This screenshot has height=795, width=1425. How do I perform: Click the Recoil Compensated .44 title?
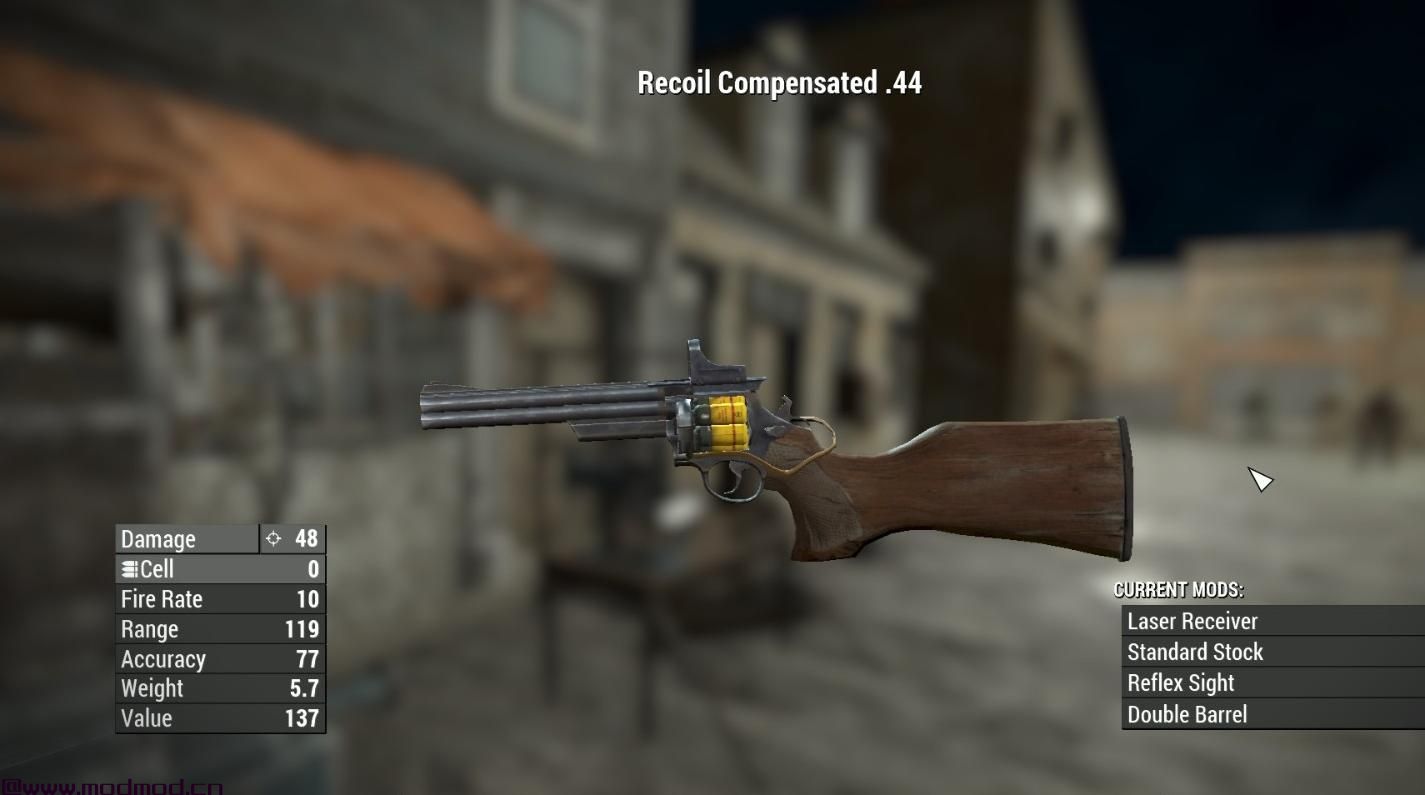click(x=779, y=84)
